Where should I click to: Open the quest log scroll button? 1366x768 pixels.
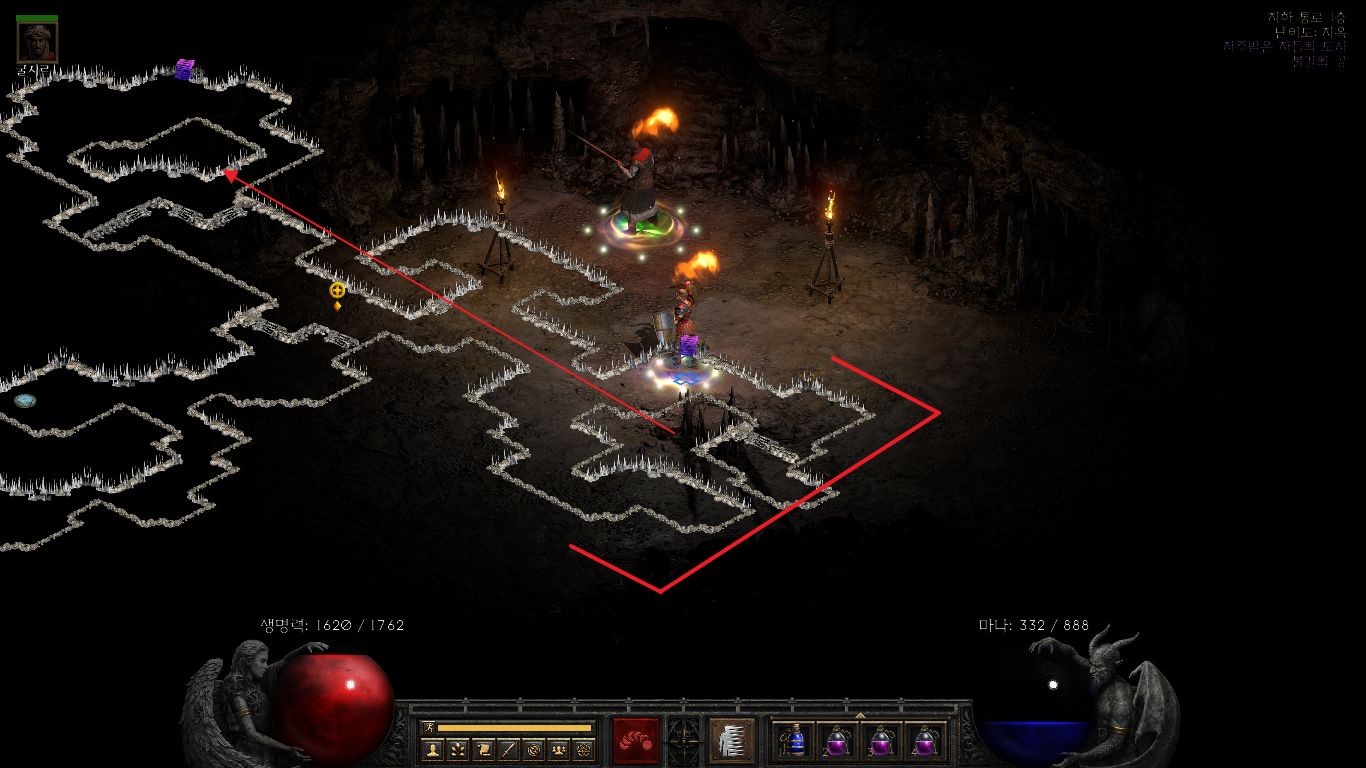coord(482,749)
